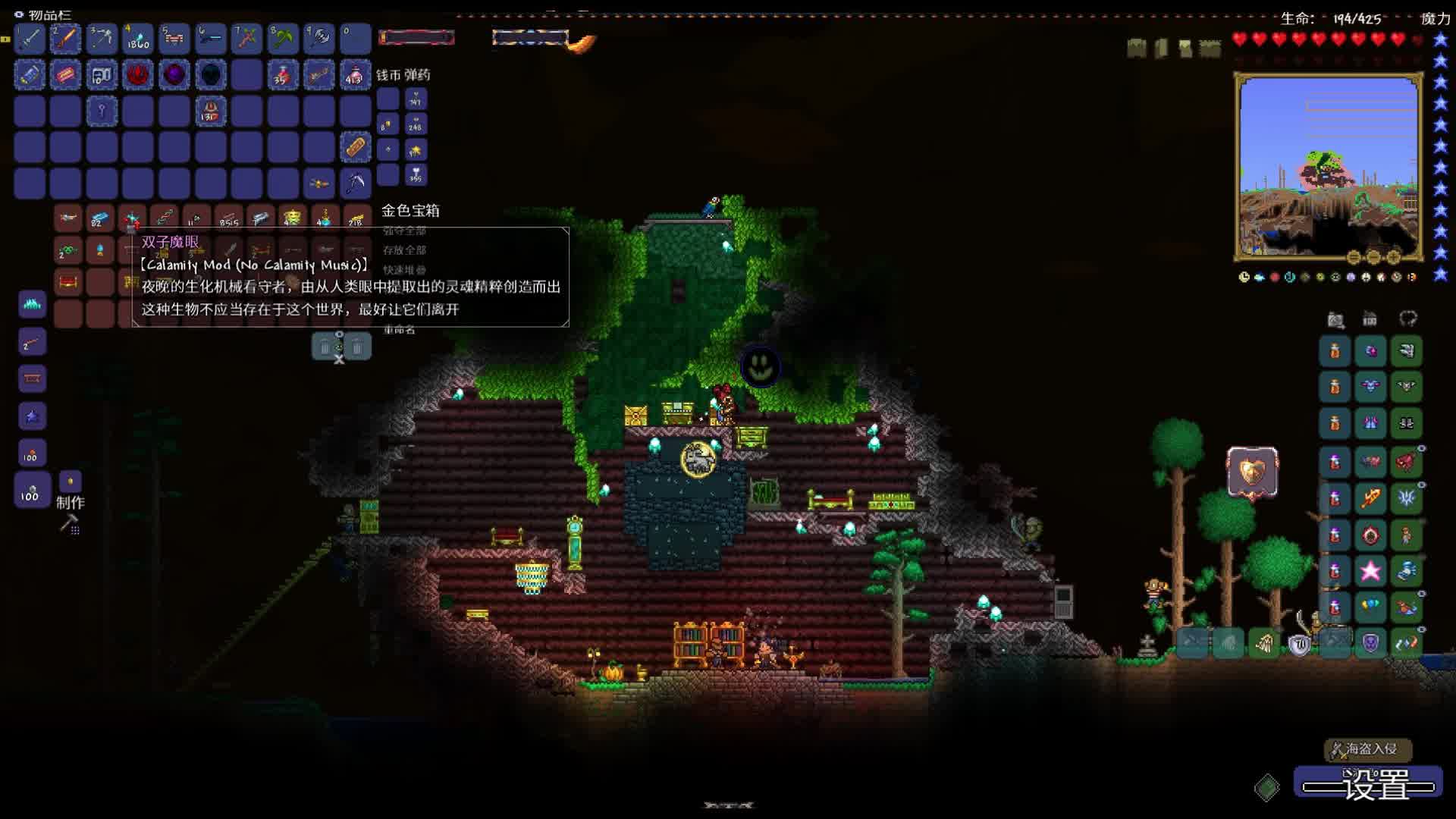Select the green pickaxe in hotbar slot 8
This screenshot has height=819, width=1456.
tap(283, 38)
